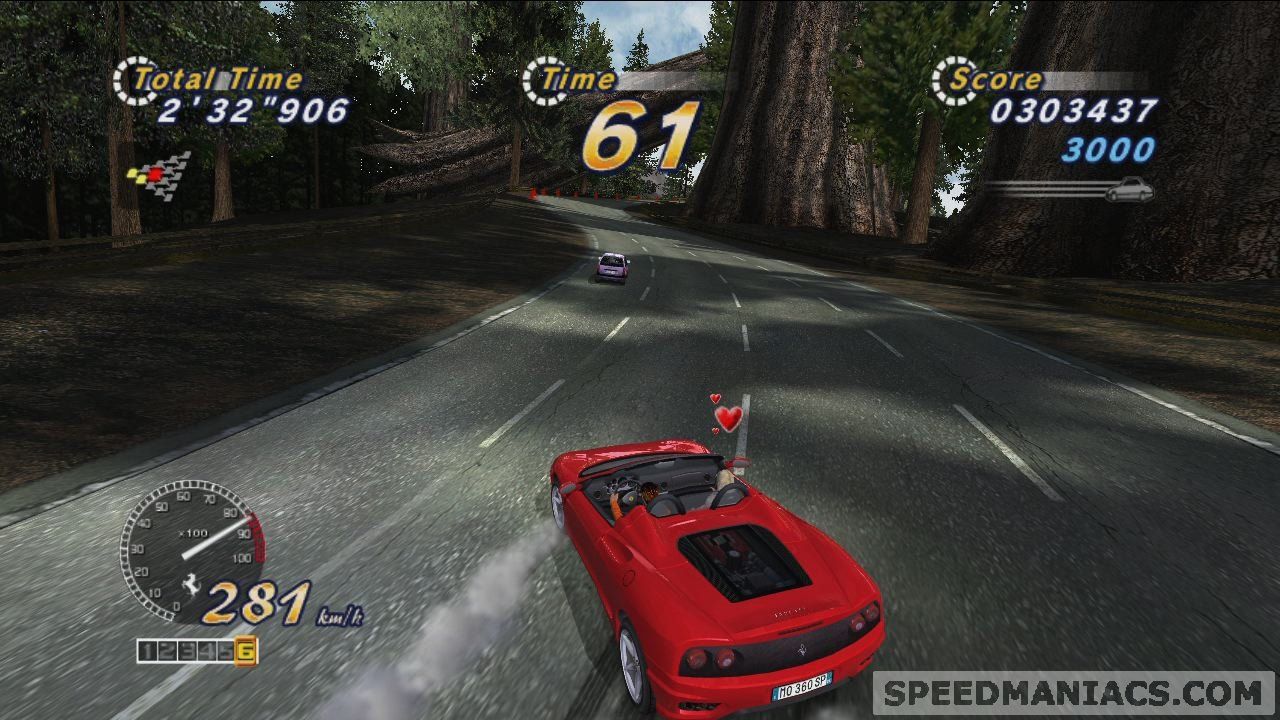Viewport: 1280px width, 720px height.
Task: Click the grey car progress icon
Action: click(x=1129, y=188)
